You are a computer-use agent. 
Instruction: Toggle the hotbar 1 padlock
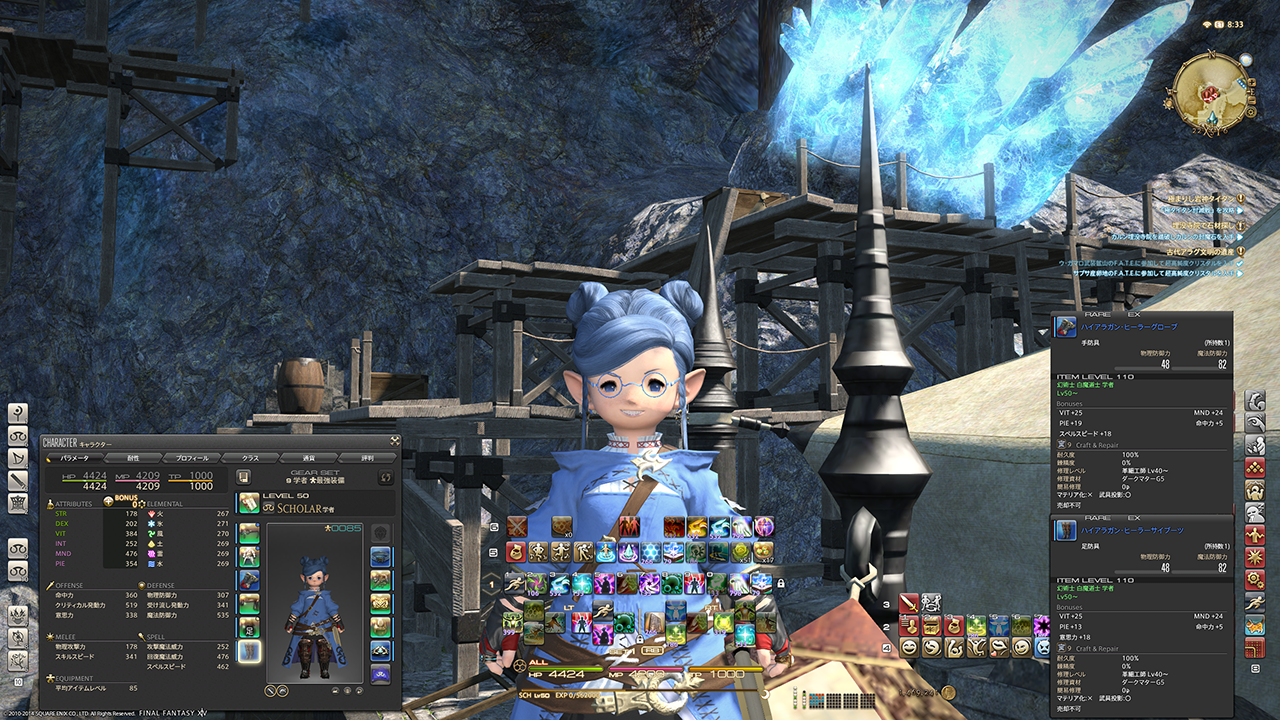coord(780,584)
